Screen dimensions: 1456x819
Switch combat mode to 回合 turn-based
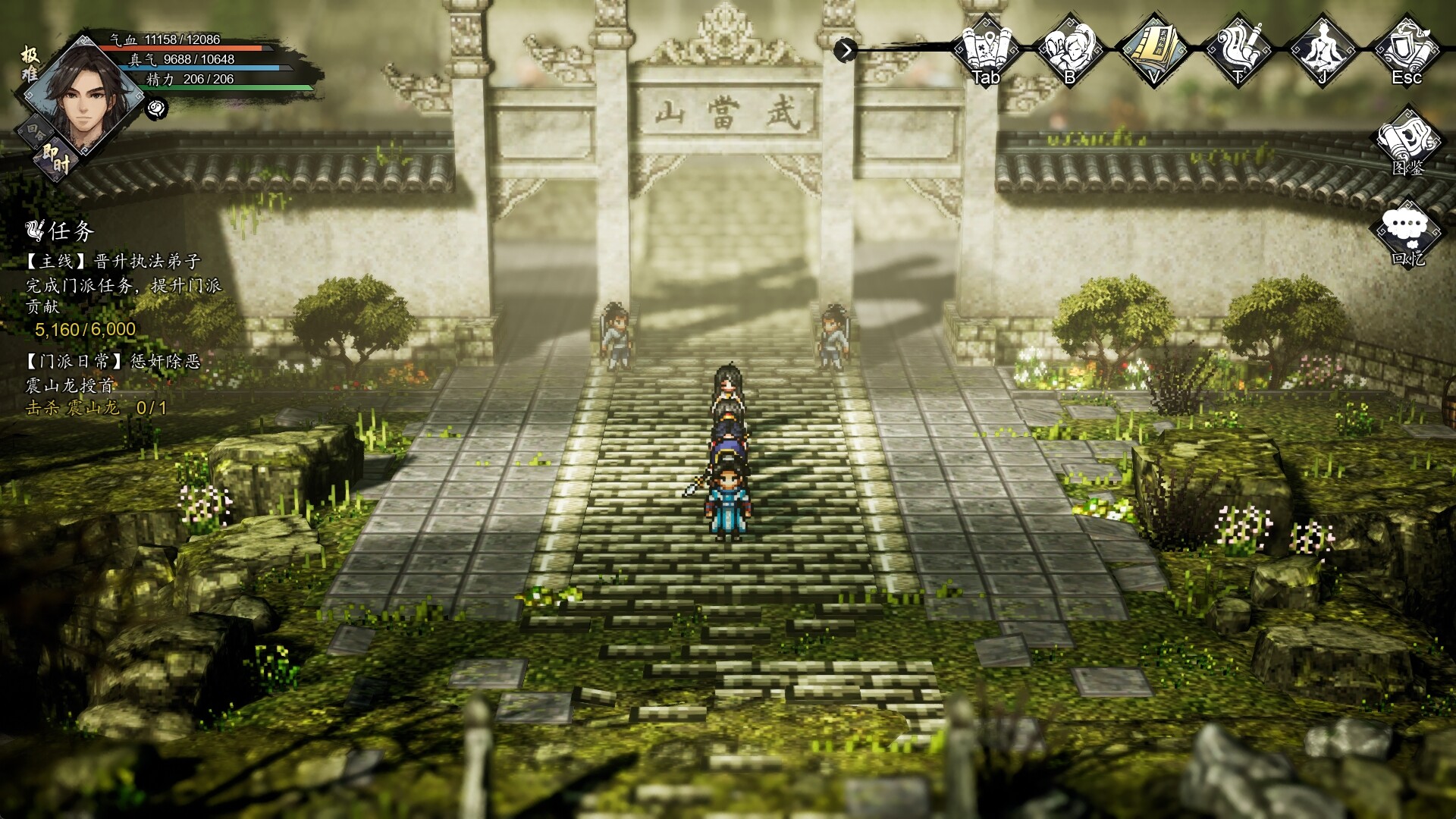[36, 130]
